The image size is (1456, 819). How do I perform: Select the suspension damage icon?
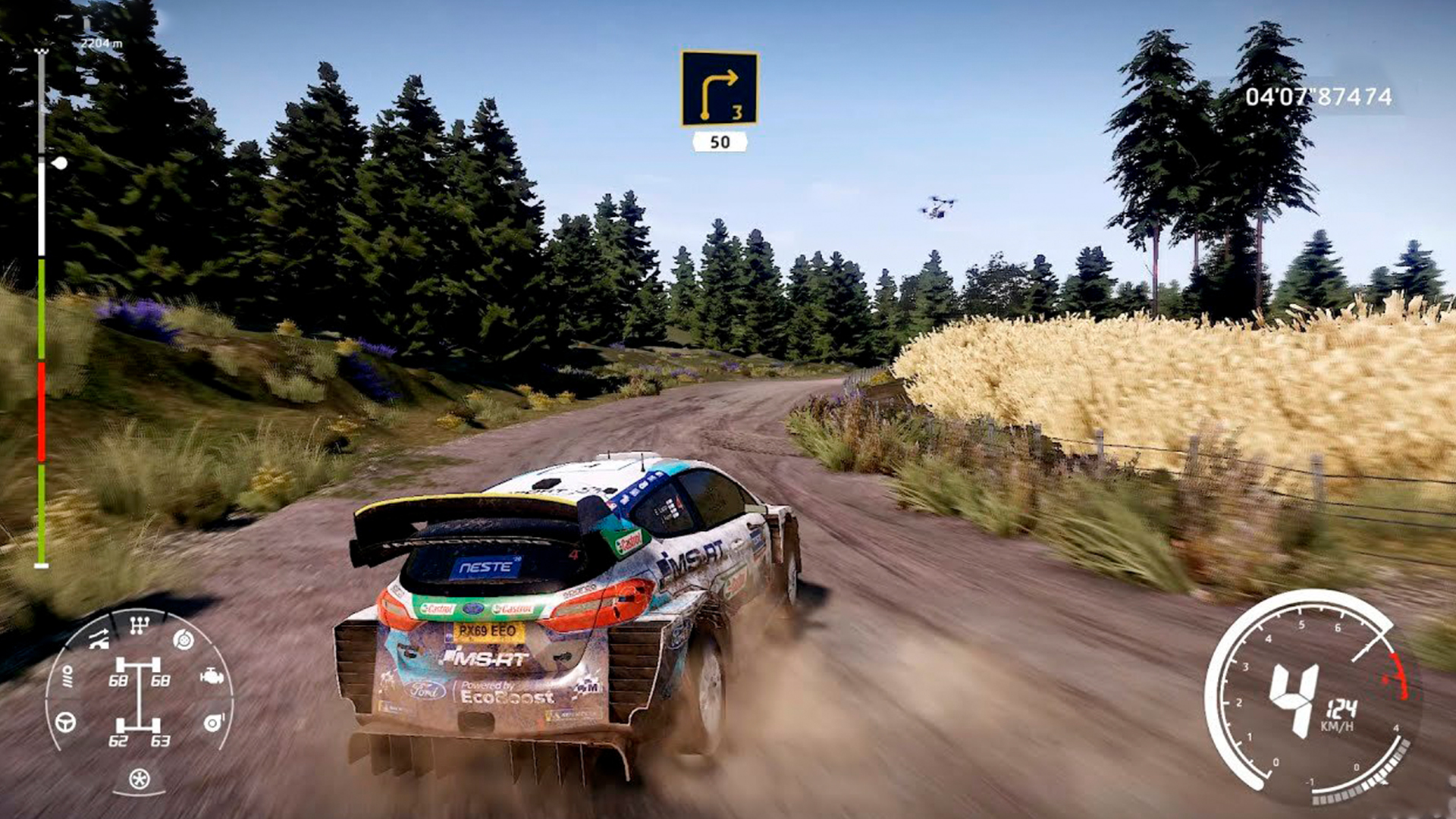[99, 639]
